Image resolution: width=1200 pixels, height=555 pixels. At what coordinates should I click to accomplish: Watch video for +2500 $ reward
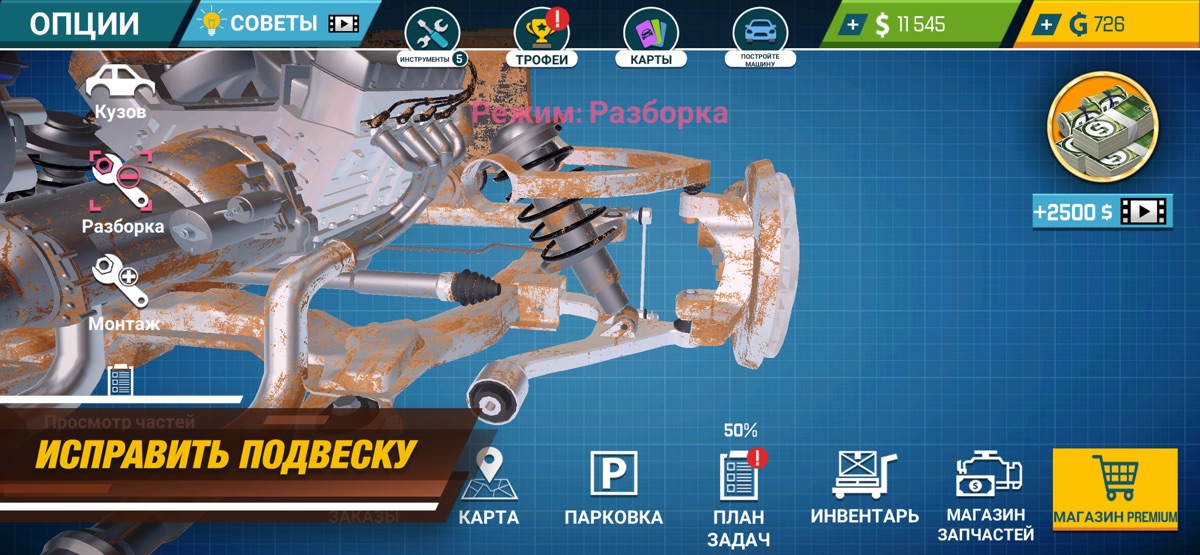[x=1100, y=212]
